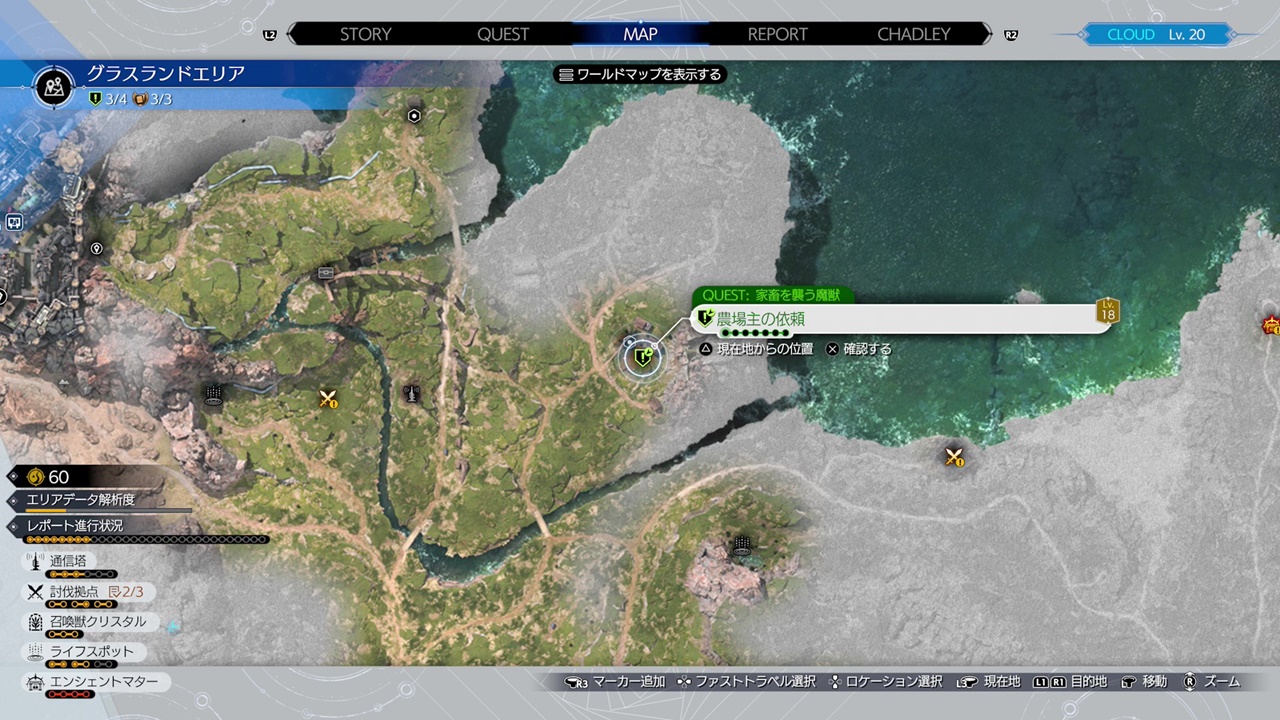This screenshot has width=1280, height=720.
Task: Switch to the STORY tab
Action: [365, 34]
